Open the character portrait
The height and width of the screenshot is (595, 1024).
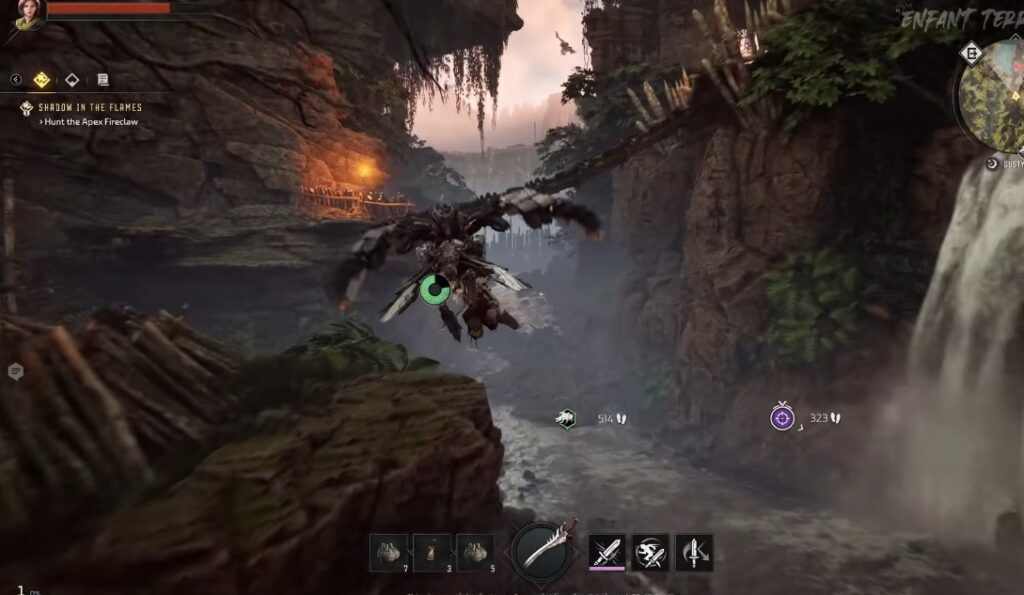click(x=29, y=12)
